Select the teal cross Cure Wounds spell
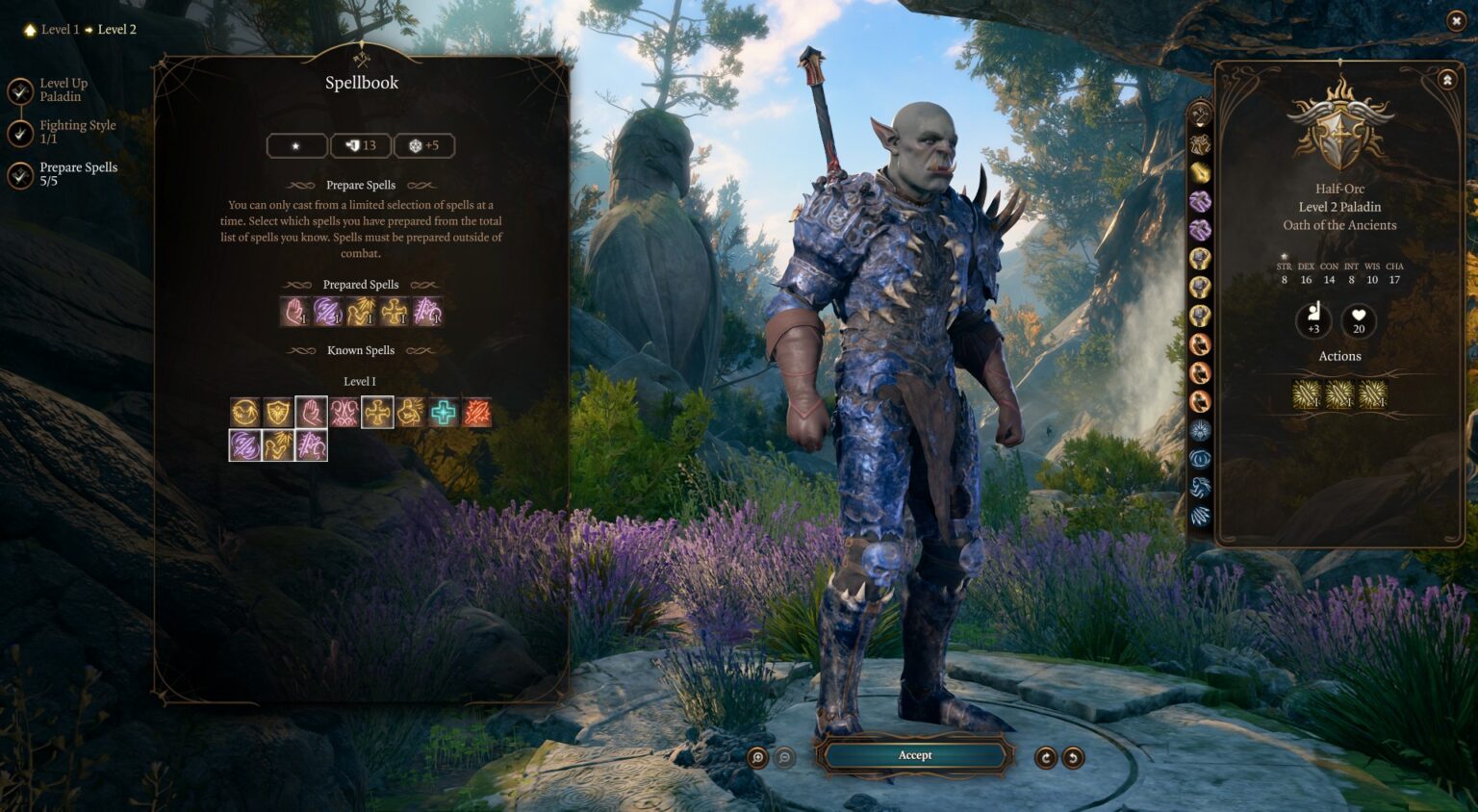The width and height of the screenshot is (1478, 812). click(x=443, y=413)
